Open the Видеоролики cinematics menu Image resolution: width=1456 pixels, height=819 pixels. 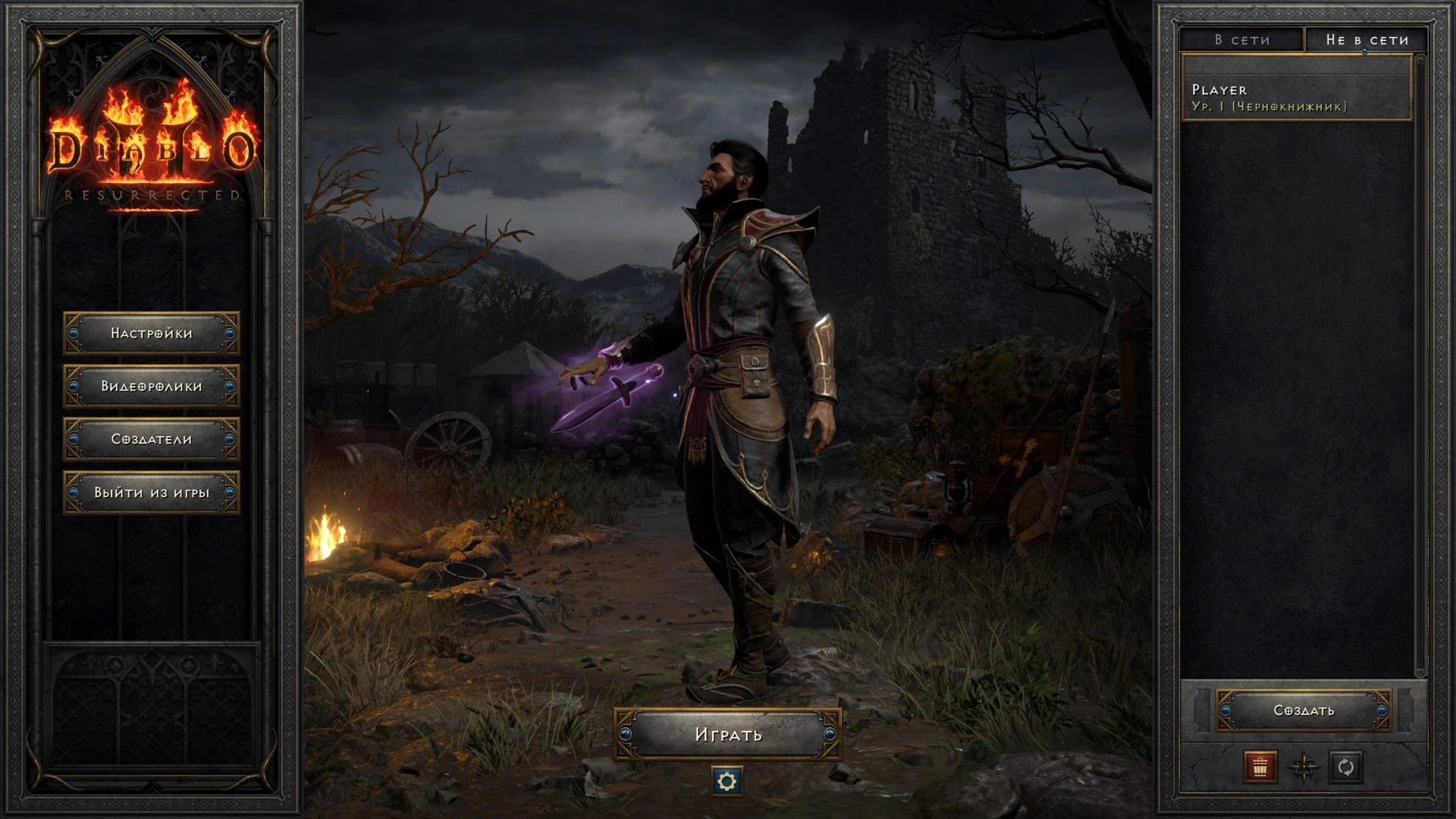(152, 386)
